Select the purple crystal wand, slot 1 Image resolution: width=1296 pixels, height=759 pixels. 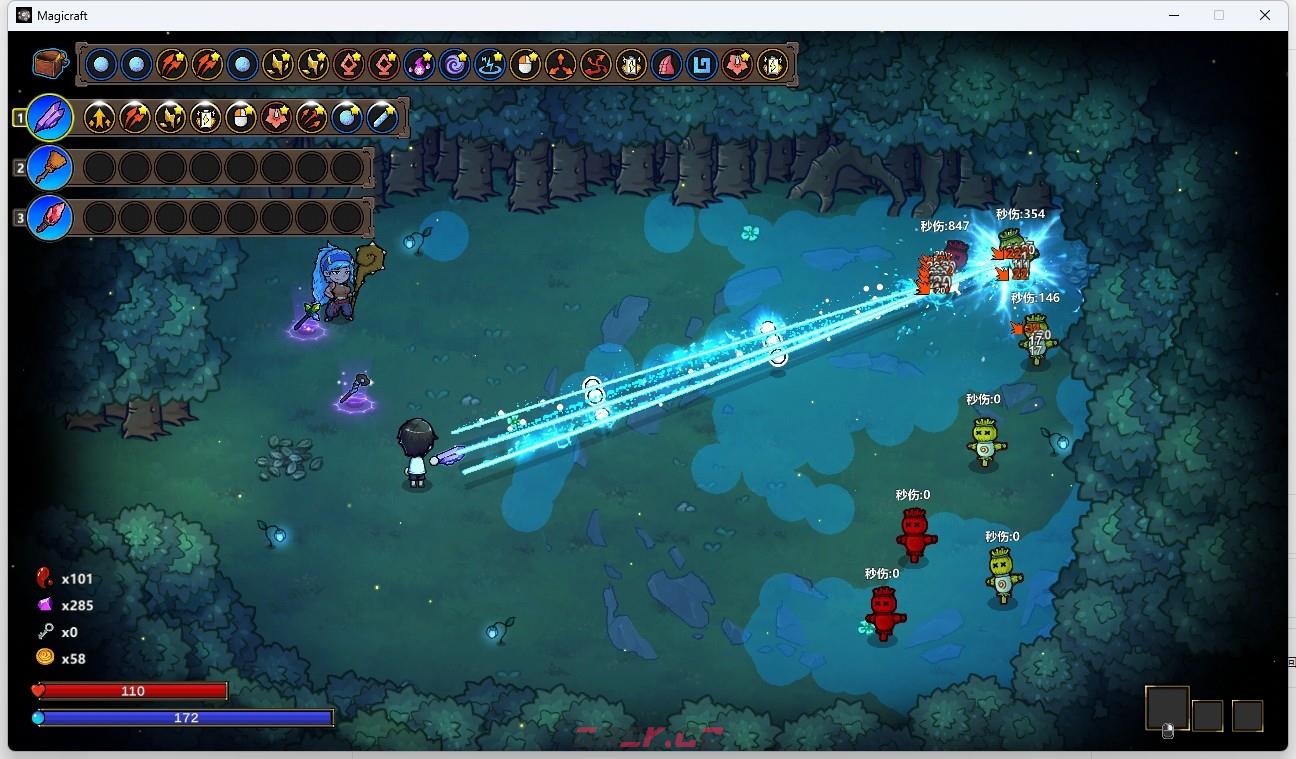pos(49,118)
